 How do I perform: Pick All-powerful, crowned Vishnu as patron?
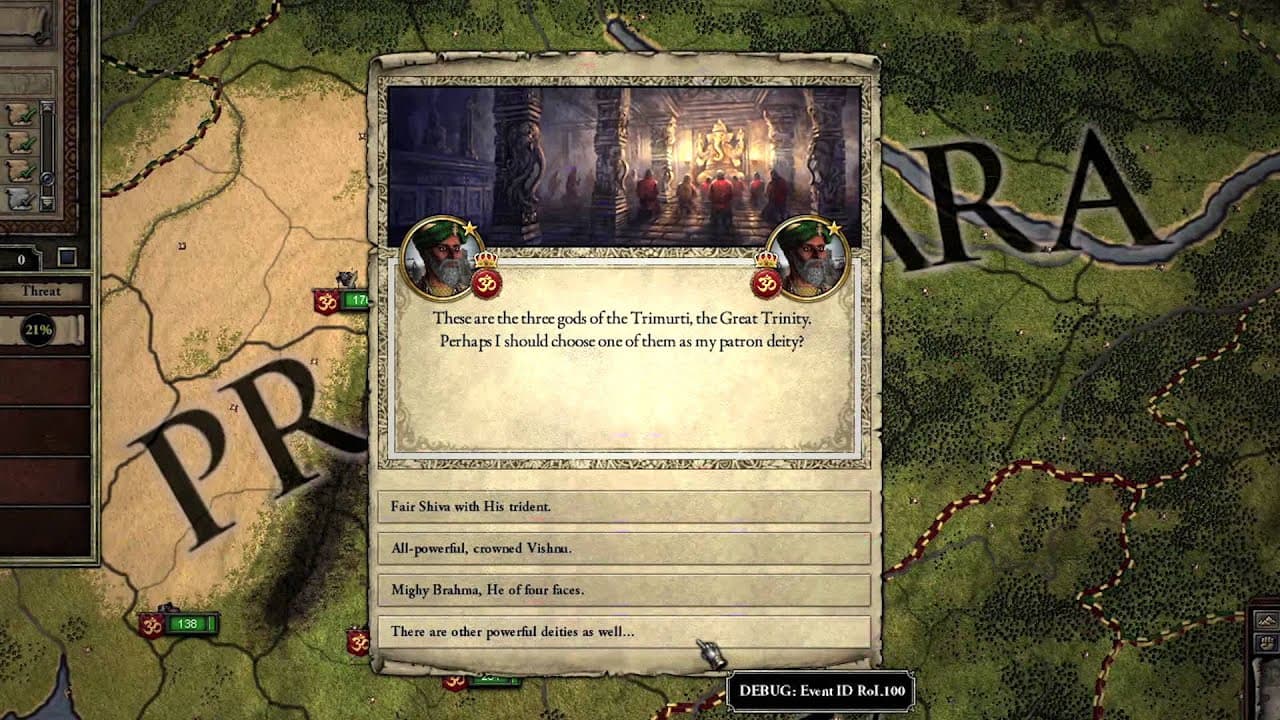624,548
